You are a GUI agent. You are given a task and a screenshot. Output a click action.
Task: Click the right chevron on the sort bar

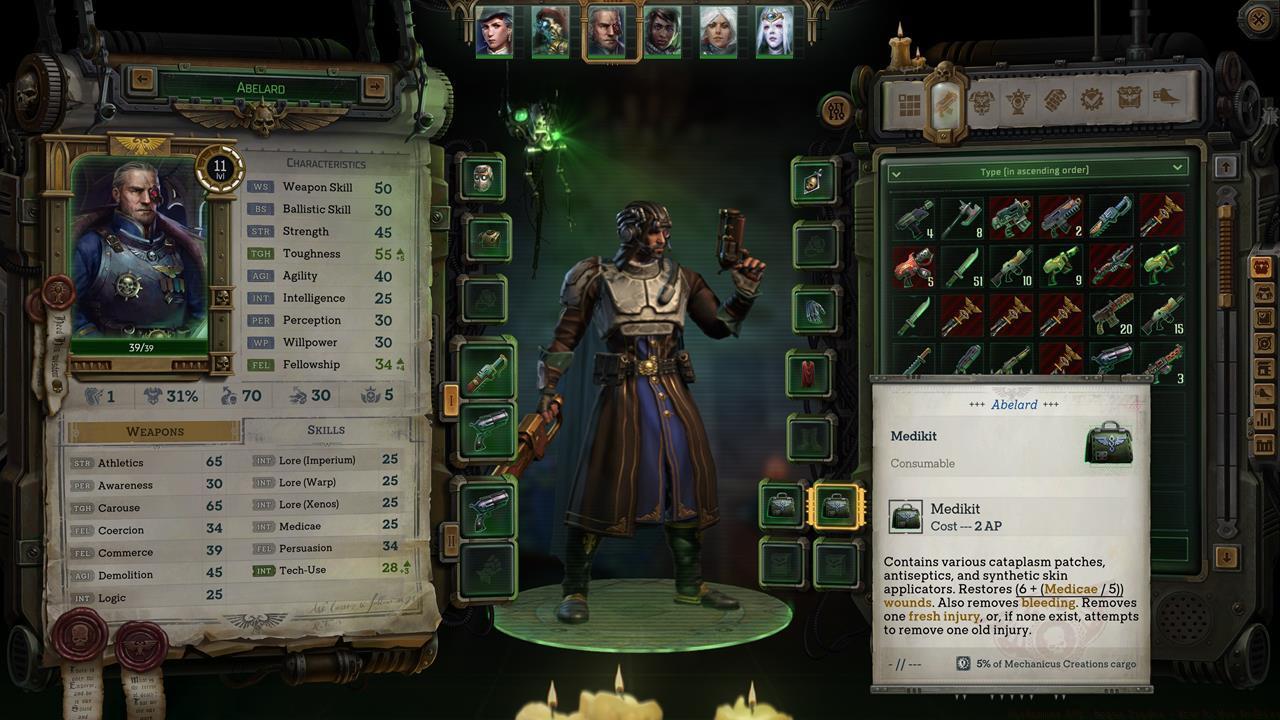pyautogui.click(x=1175, y=167)
